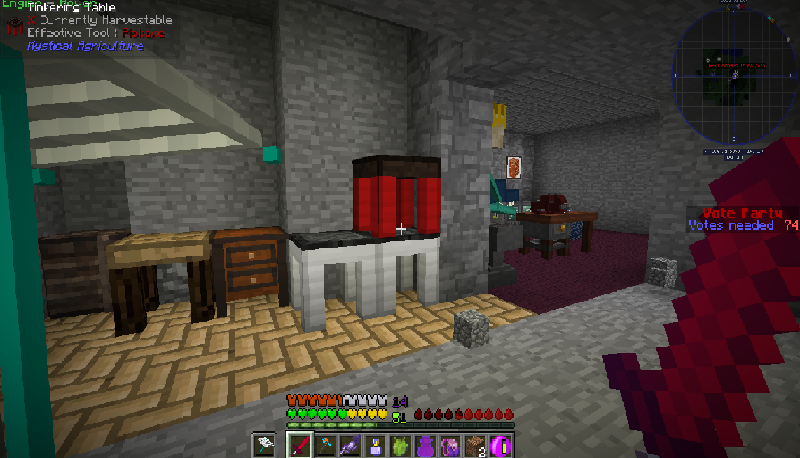The image size is (800, 458).
Task: Select the white winged item hotbar slot
Action: [265, 444]
